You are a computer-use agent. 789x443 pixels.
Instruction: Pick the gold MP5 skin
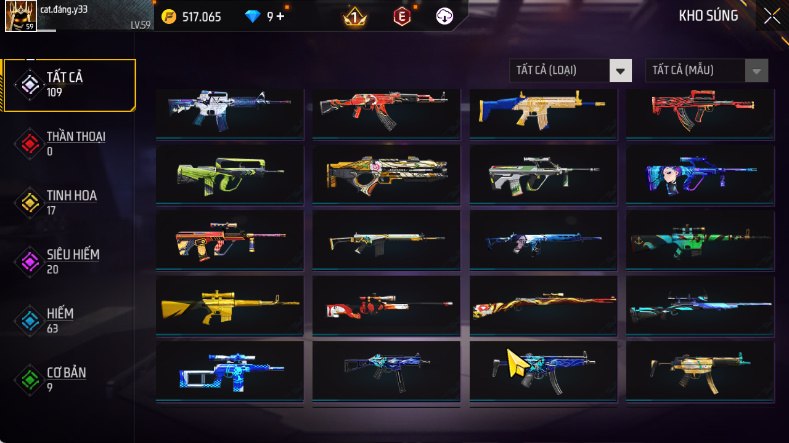coord(699,369)
